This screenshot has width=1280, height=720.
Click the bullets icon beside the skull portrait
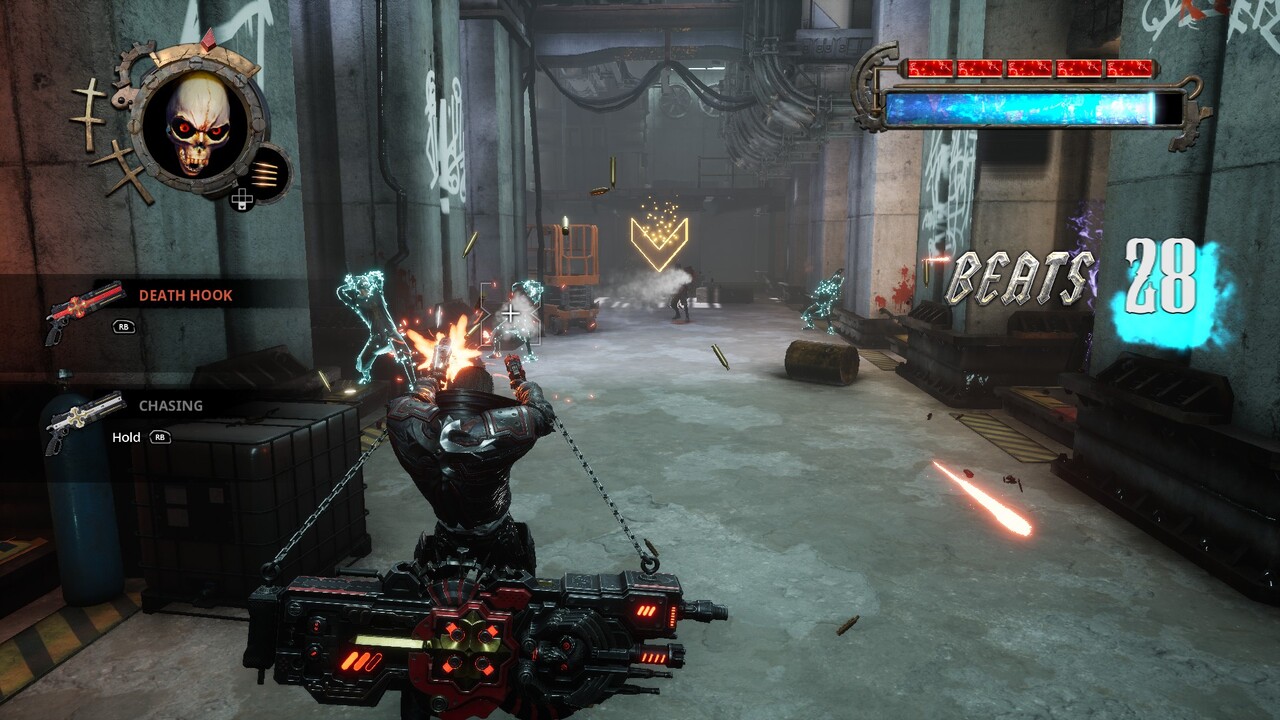(x=265, y=173)
